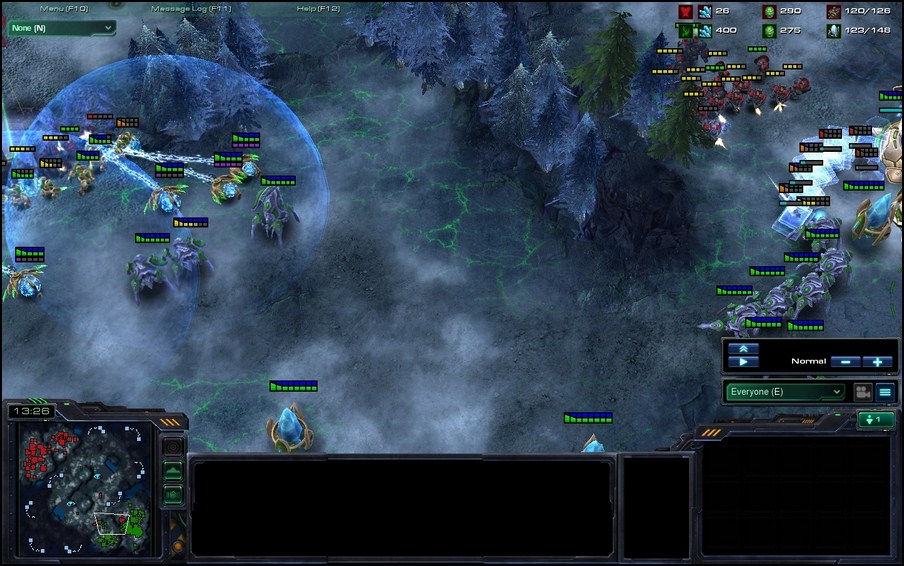Open the replay options list button

click(x=885, y=392)
